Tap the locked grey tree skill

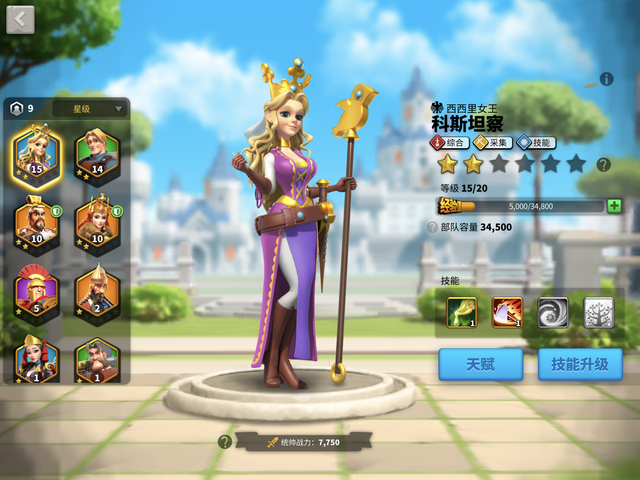(598, 313)
